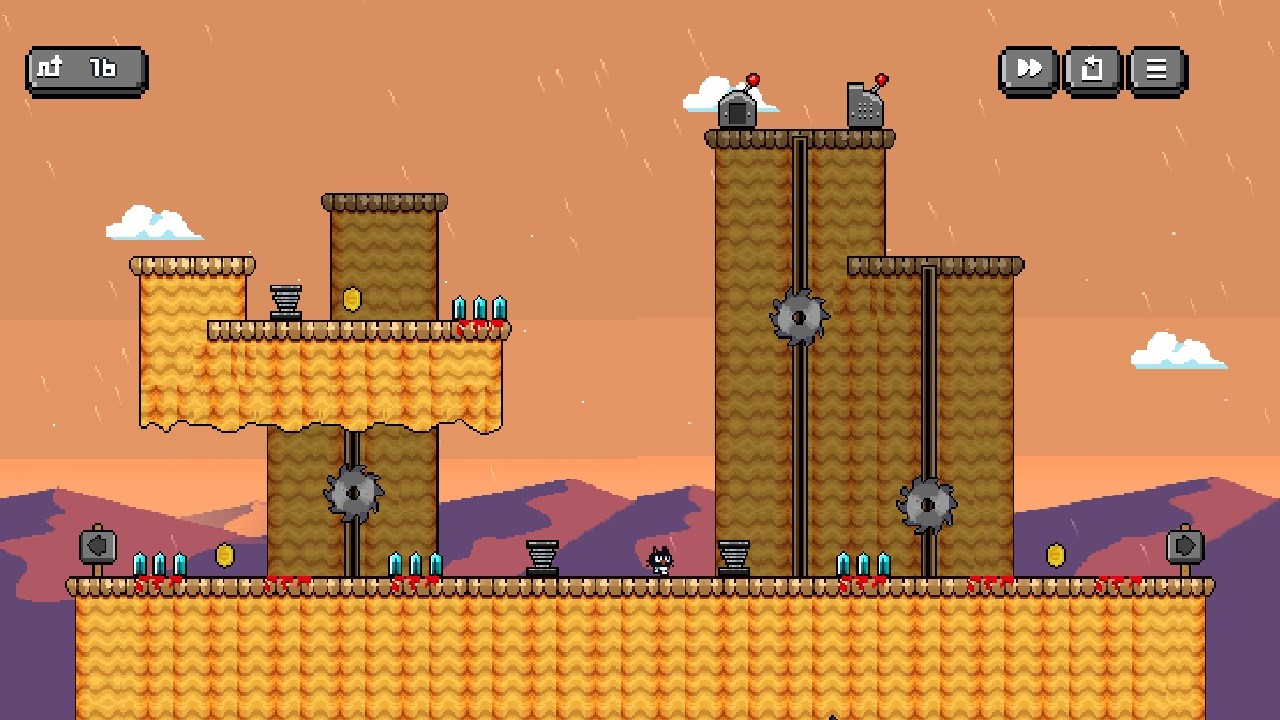Screen dimensions: 1280x720
Task: Click the fast-forward speed icon
Action: (1027, 69)
